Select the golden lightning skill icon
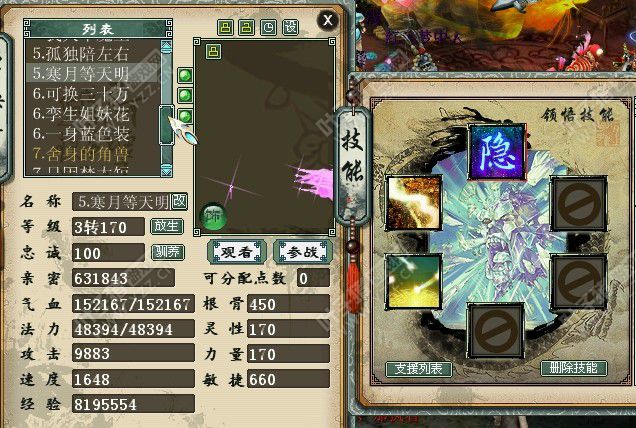636x428 pixels. click(x=414, y=203)
